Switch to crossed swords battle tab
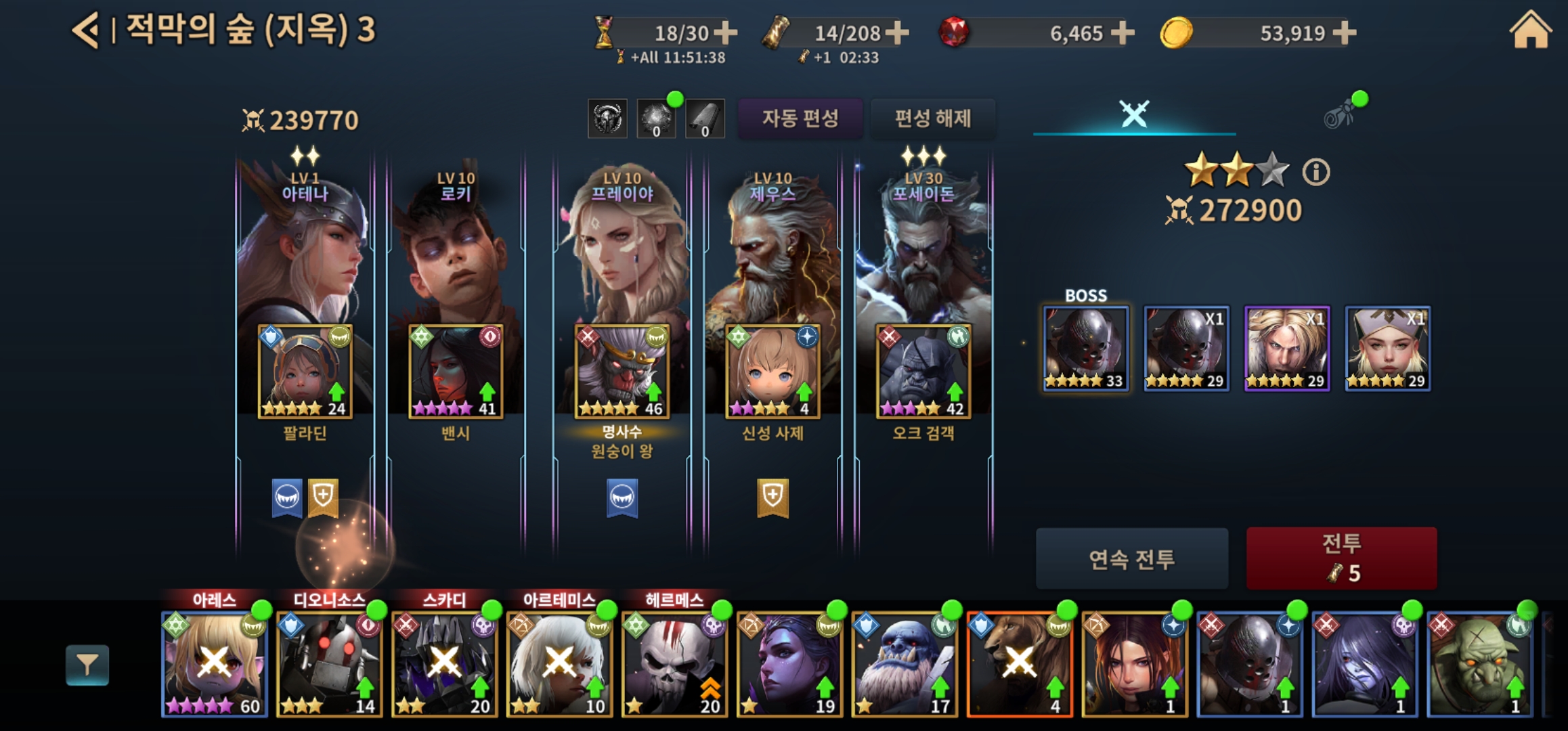This screenshot has height=731, width=1568. click(x=1134, y=114)
